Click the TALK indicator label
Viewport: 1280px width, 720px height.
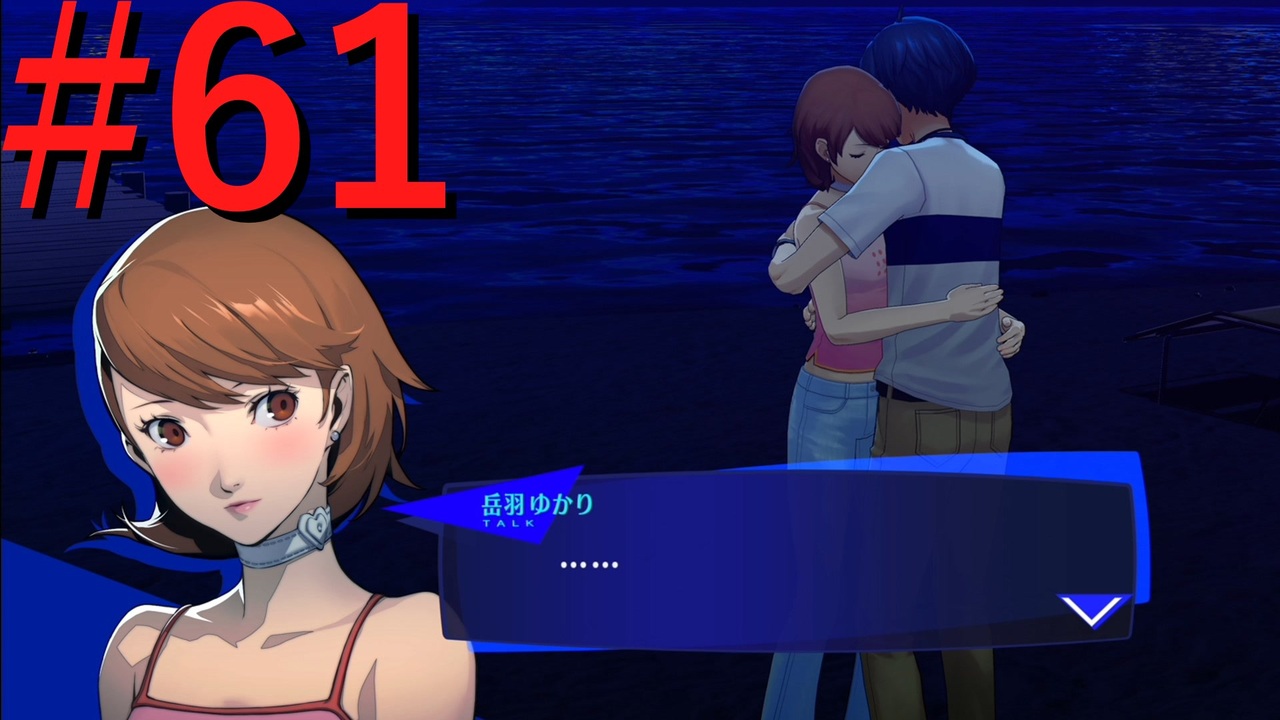click(x=510, y=520)
